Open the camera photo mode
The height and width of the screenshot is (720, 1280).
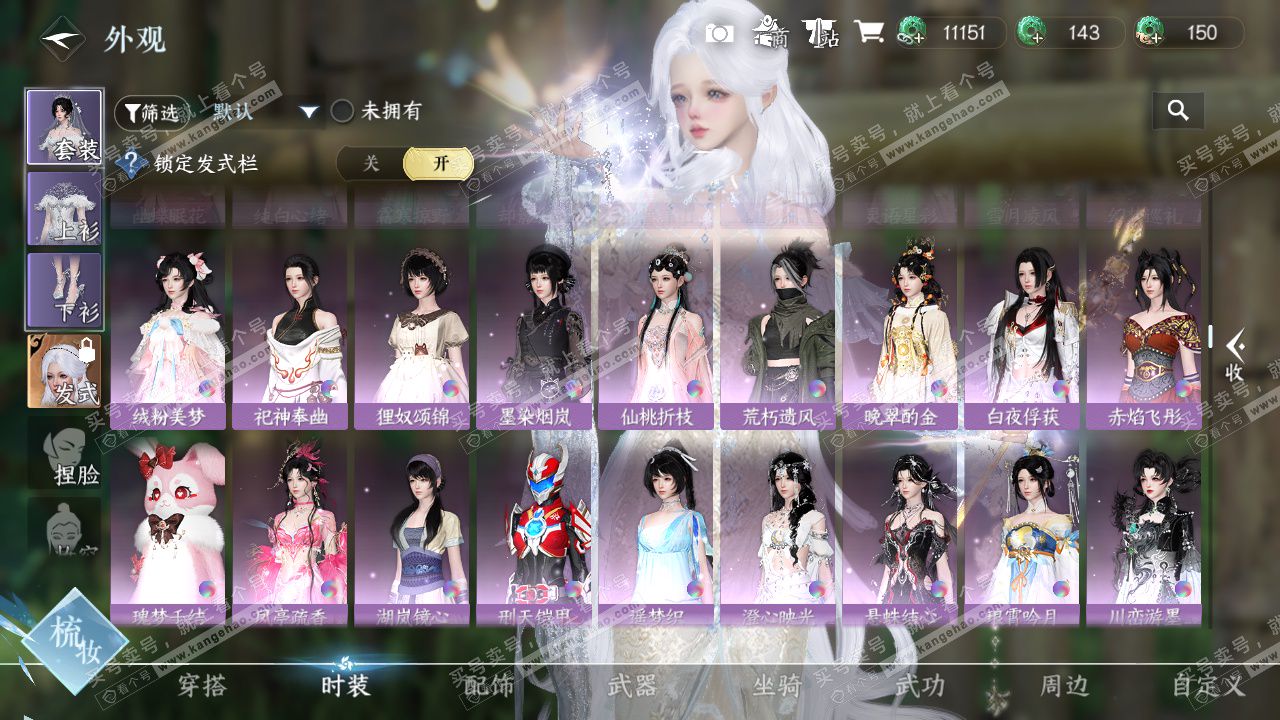tap(719, 33)
